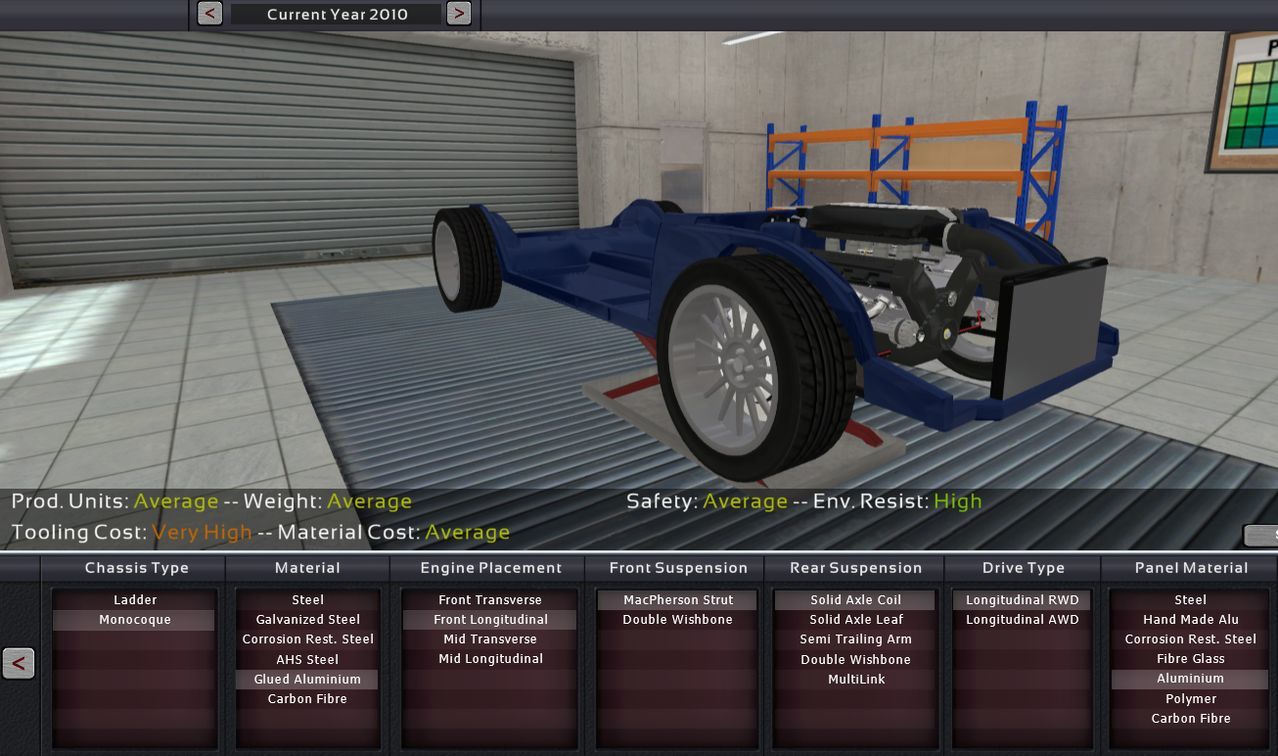This screenshot has width=1278, height=756.
Task: Click the left arrow beside the chassis panel
Action: (x=19, y=663)
